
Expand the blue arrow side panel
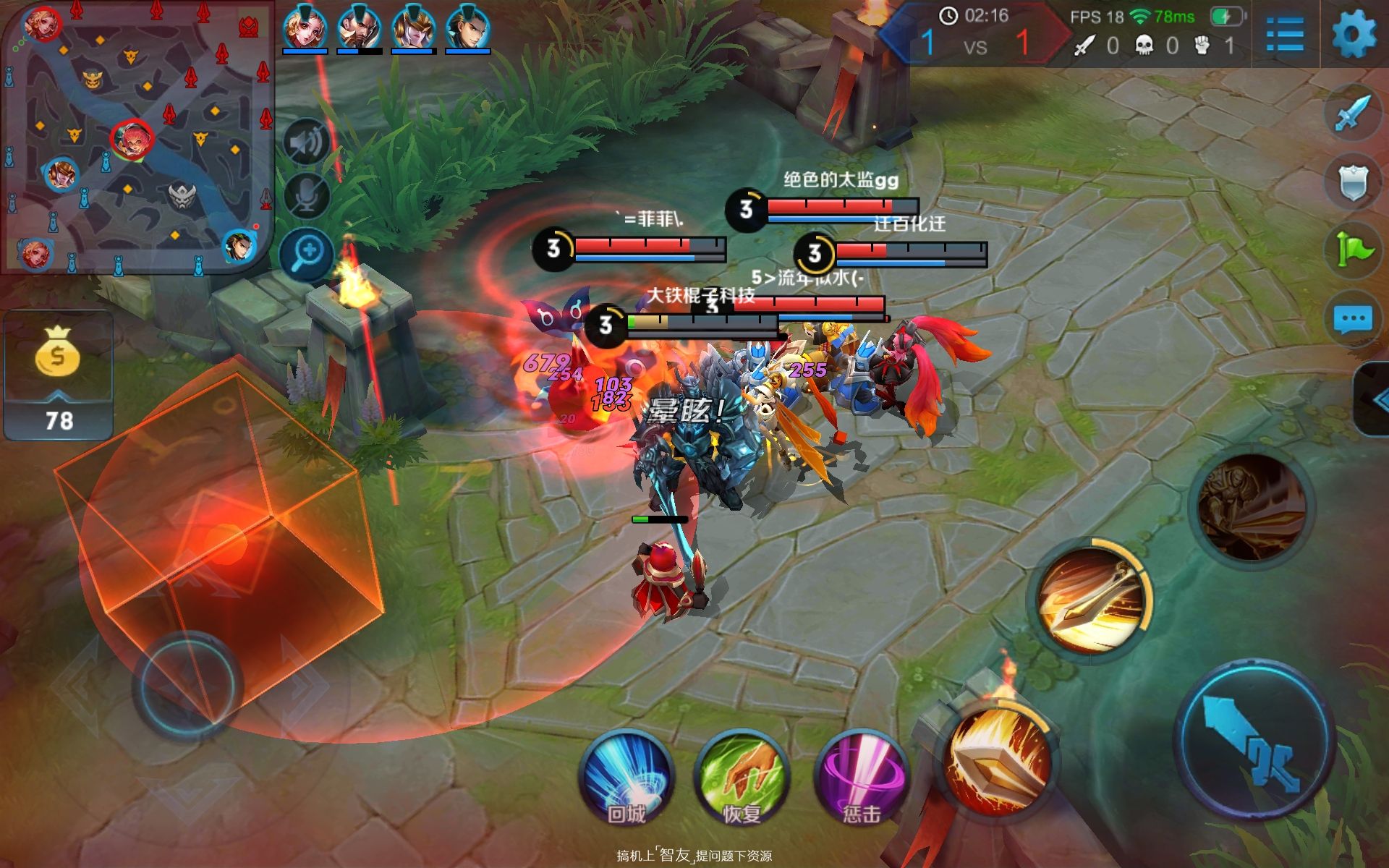click(x=1373, y=399)
